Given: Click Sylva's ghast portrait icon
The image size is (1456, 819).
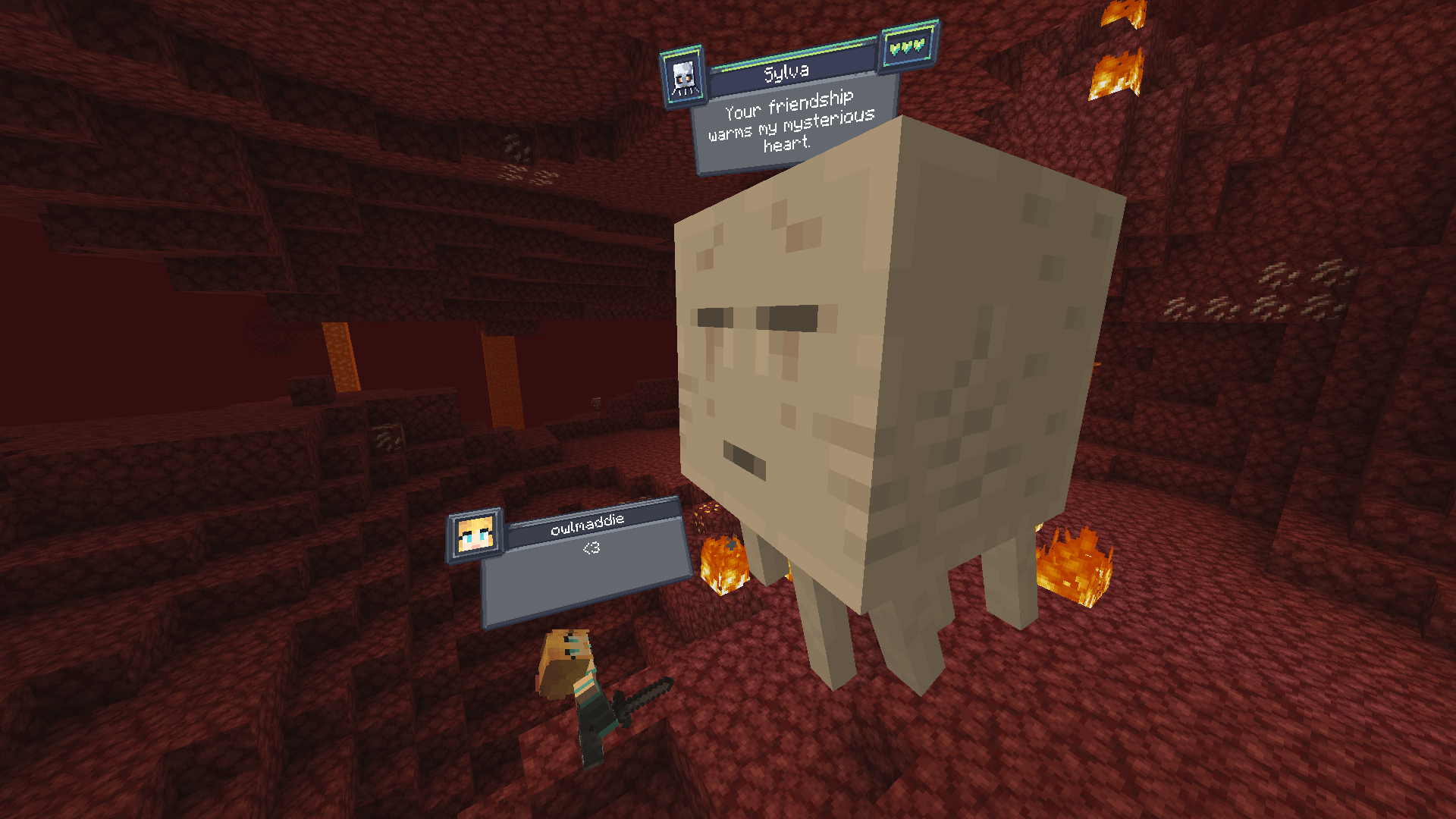Looking at the screenshot, I should (x=684, y=78).
